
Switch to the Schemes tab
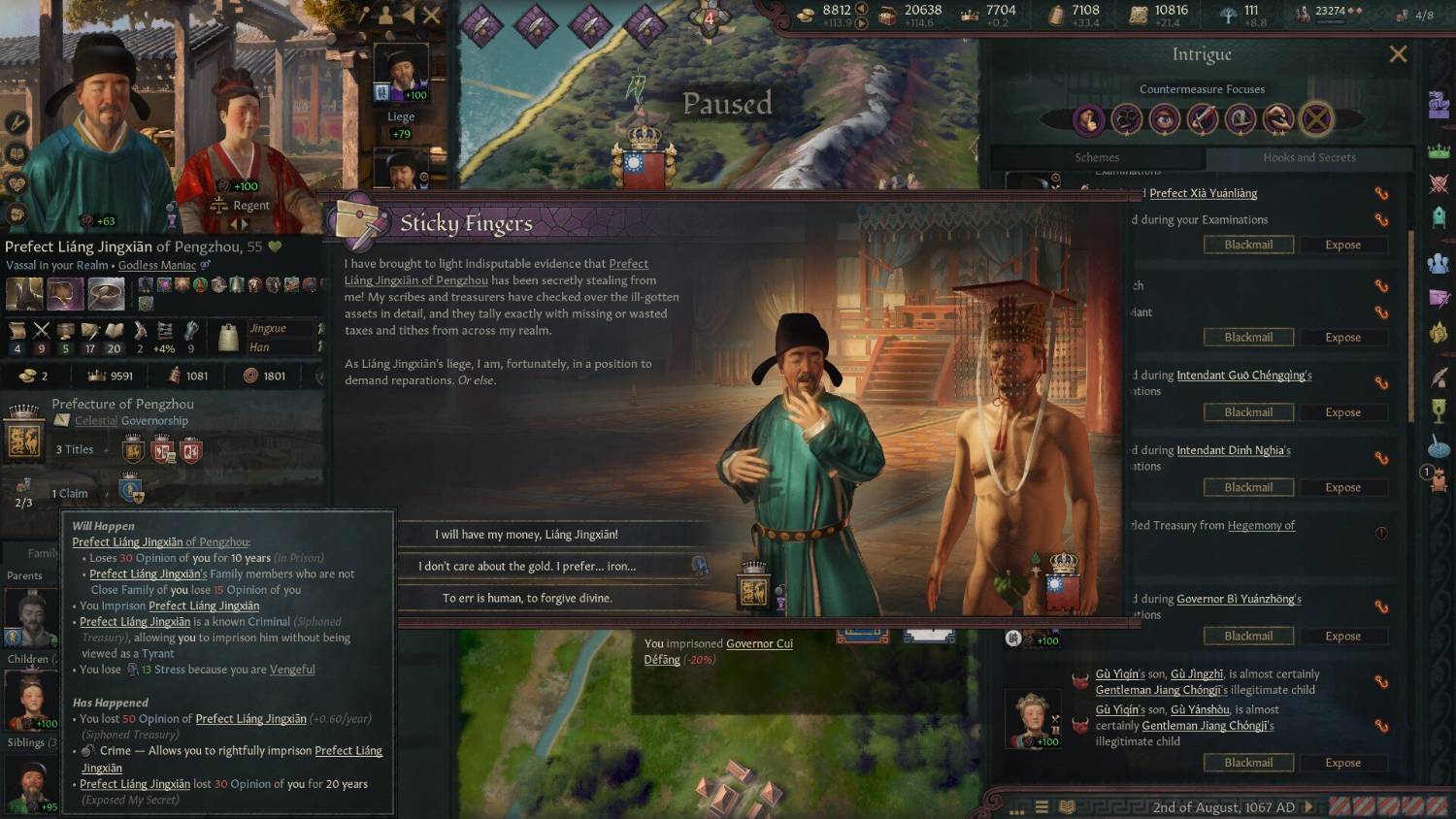tap(1097, 157)
